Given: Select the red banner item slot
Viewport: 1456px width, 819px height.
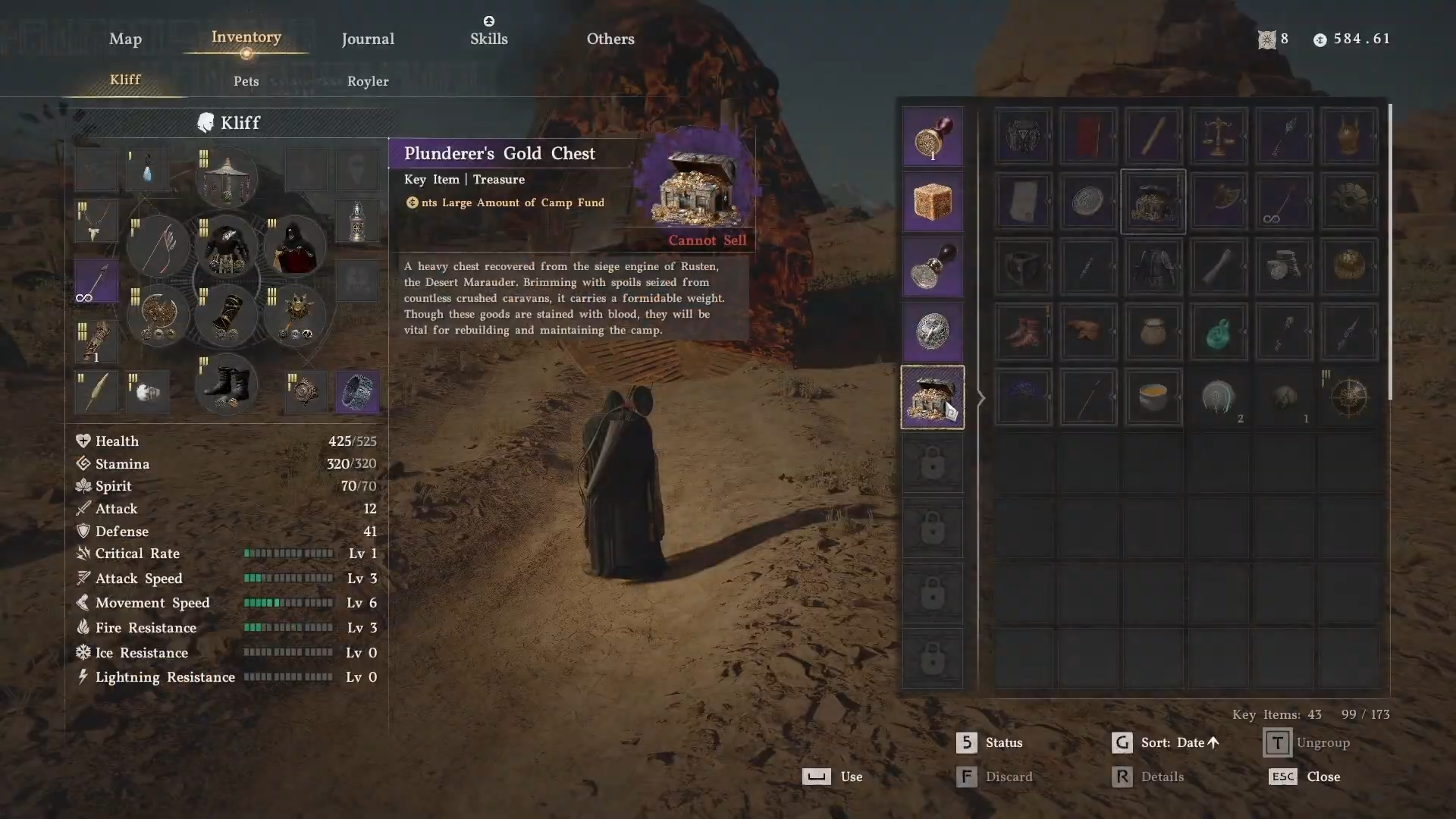Looking at the screenshot, I should (1087, 136).
